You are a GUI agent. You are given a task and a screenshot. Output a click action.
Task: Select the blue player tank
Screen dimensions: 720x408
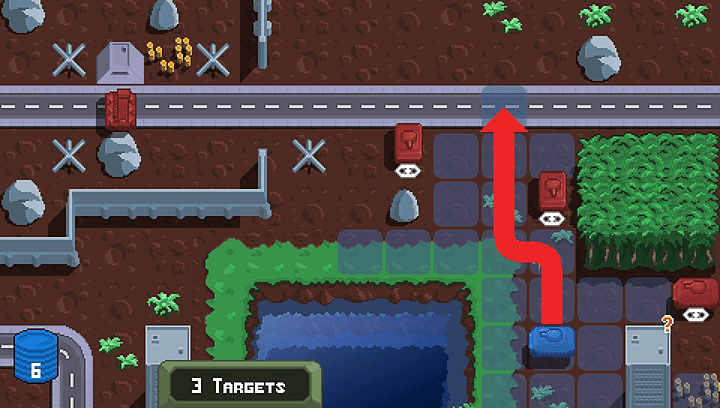550,340
